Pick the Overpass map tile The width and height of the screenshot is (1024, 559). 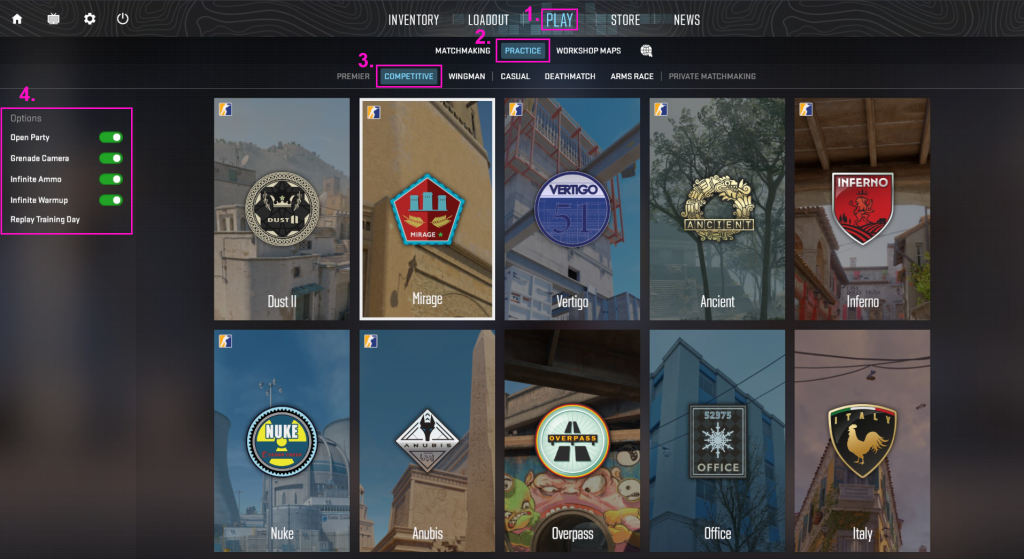tap(572, 441)
